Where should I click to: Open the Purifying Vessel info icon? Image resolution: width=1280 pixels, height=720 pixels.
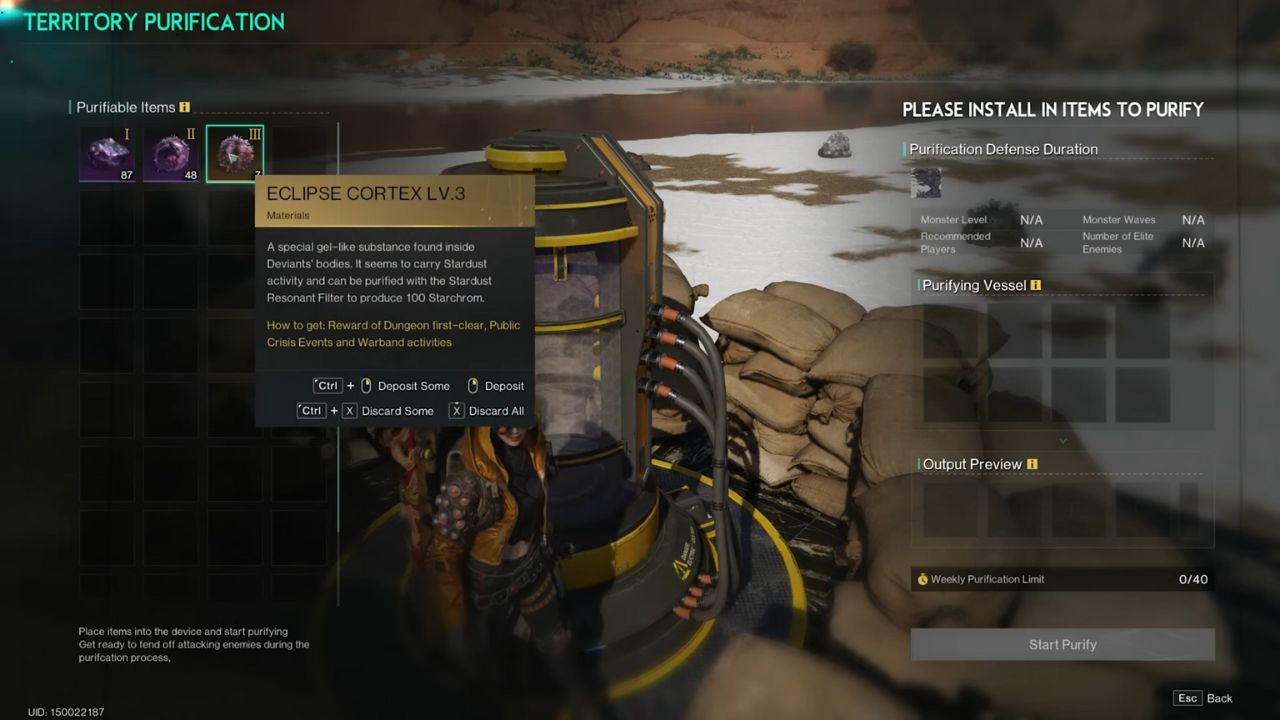[1036, 285]
